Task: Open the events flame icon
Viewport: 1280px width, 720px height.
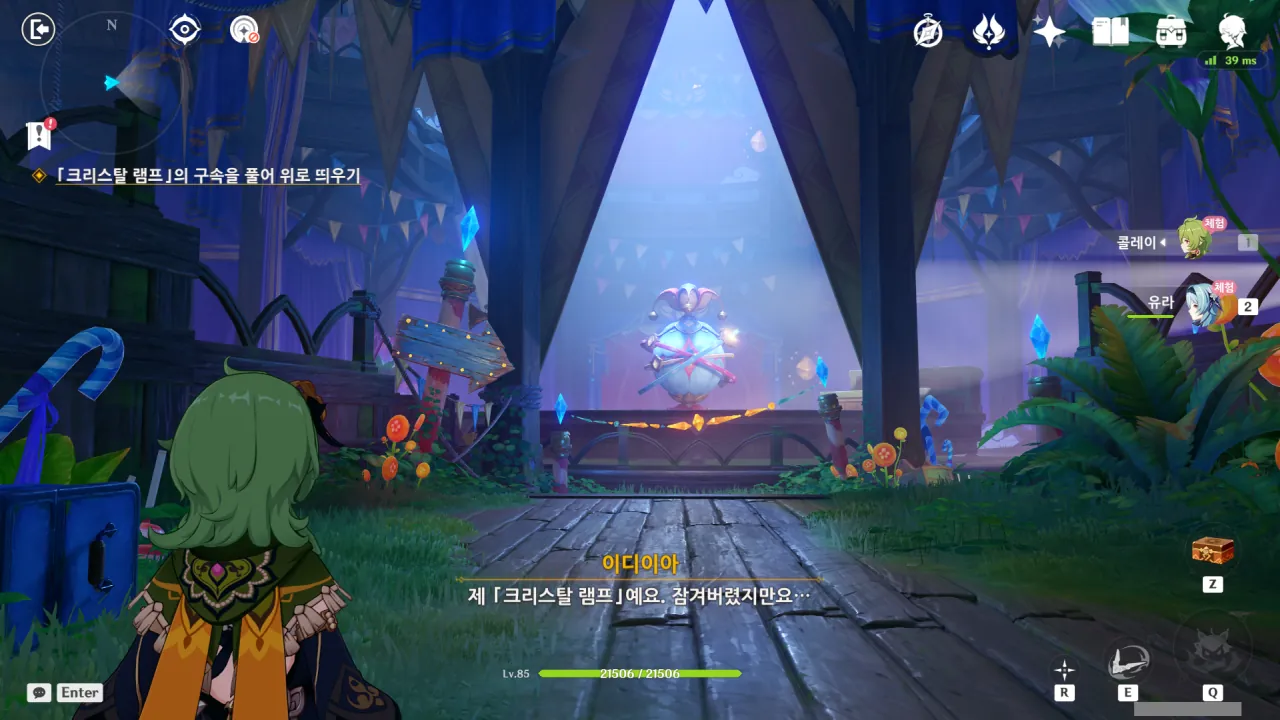Action: (988, 32)
